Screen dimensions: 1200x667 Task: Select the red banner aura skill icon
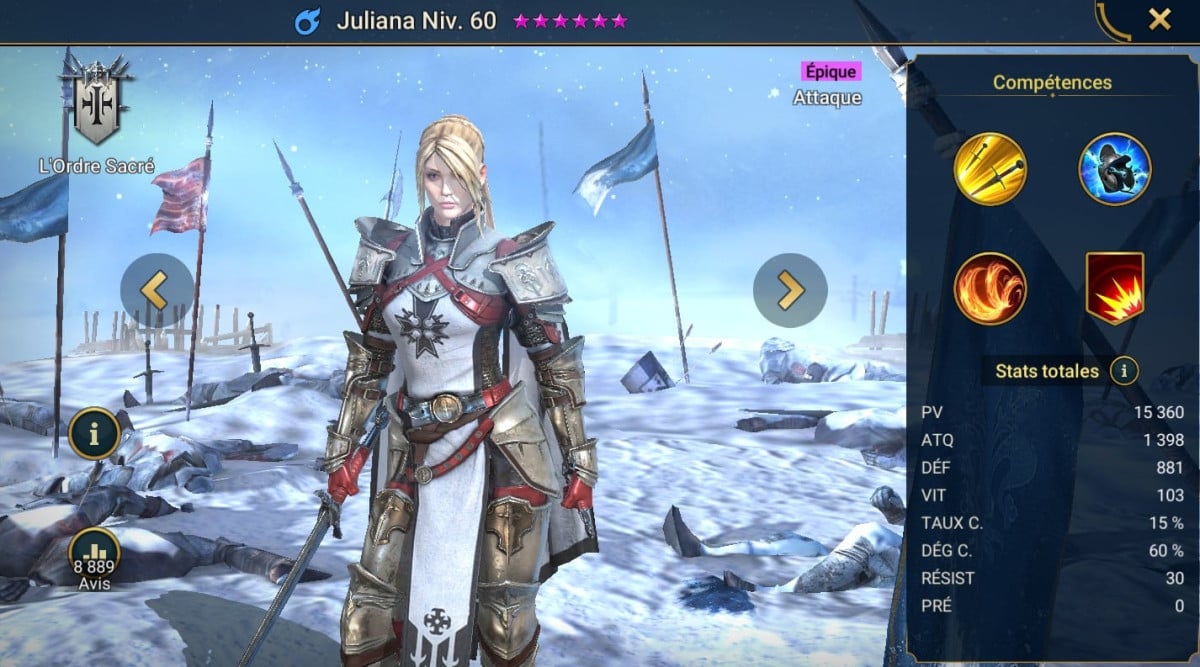[x=1114, y=288]
